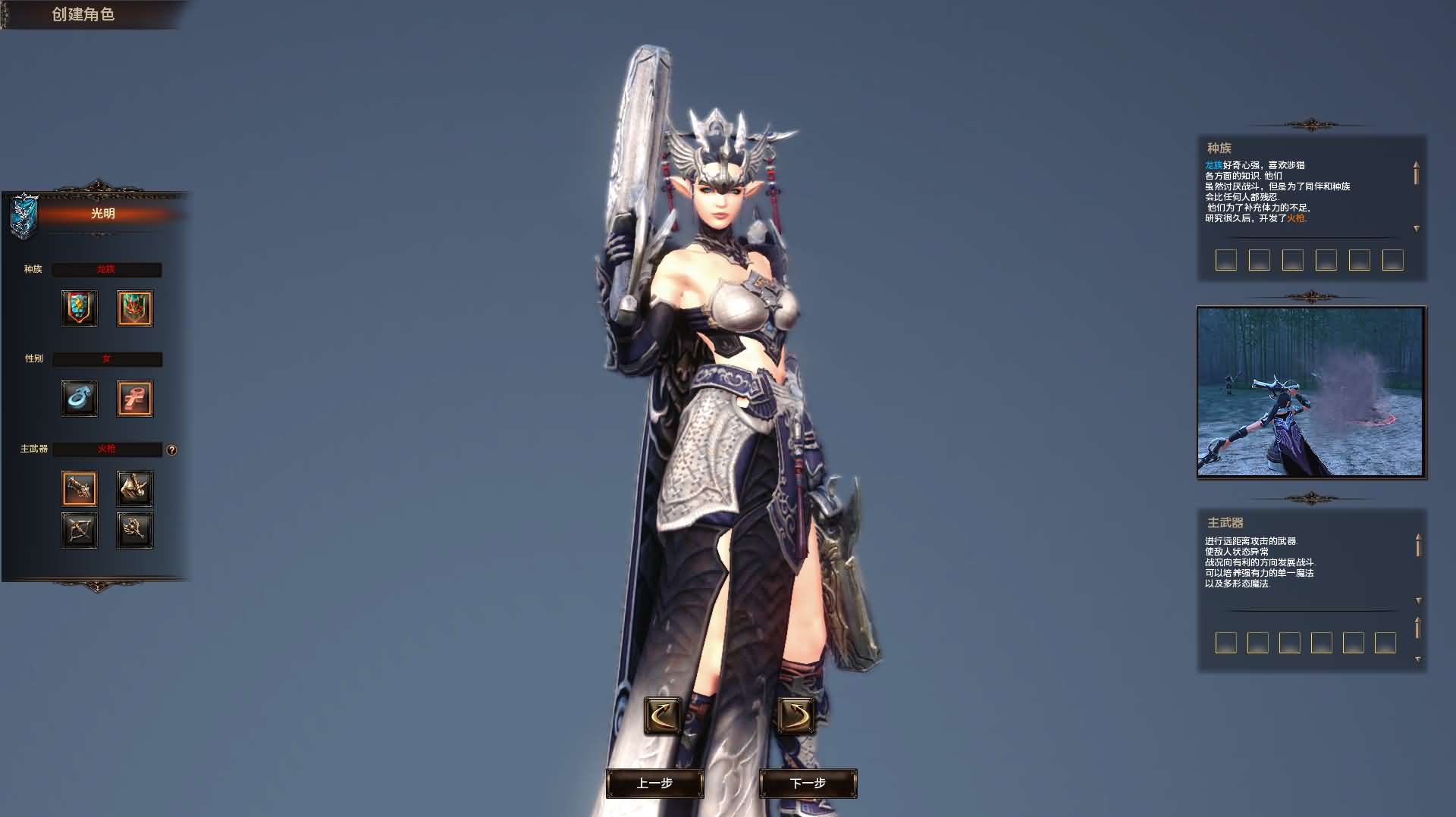
Task: Open the weapon help question mark icon
Action: [173, 449]
